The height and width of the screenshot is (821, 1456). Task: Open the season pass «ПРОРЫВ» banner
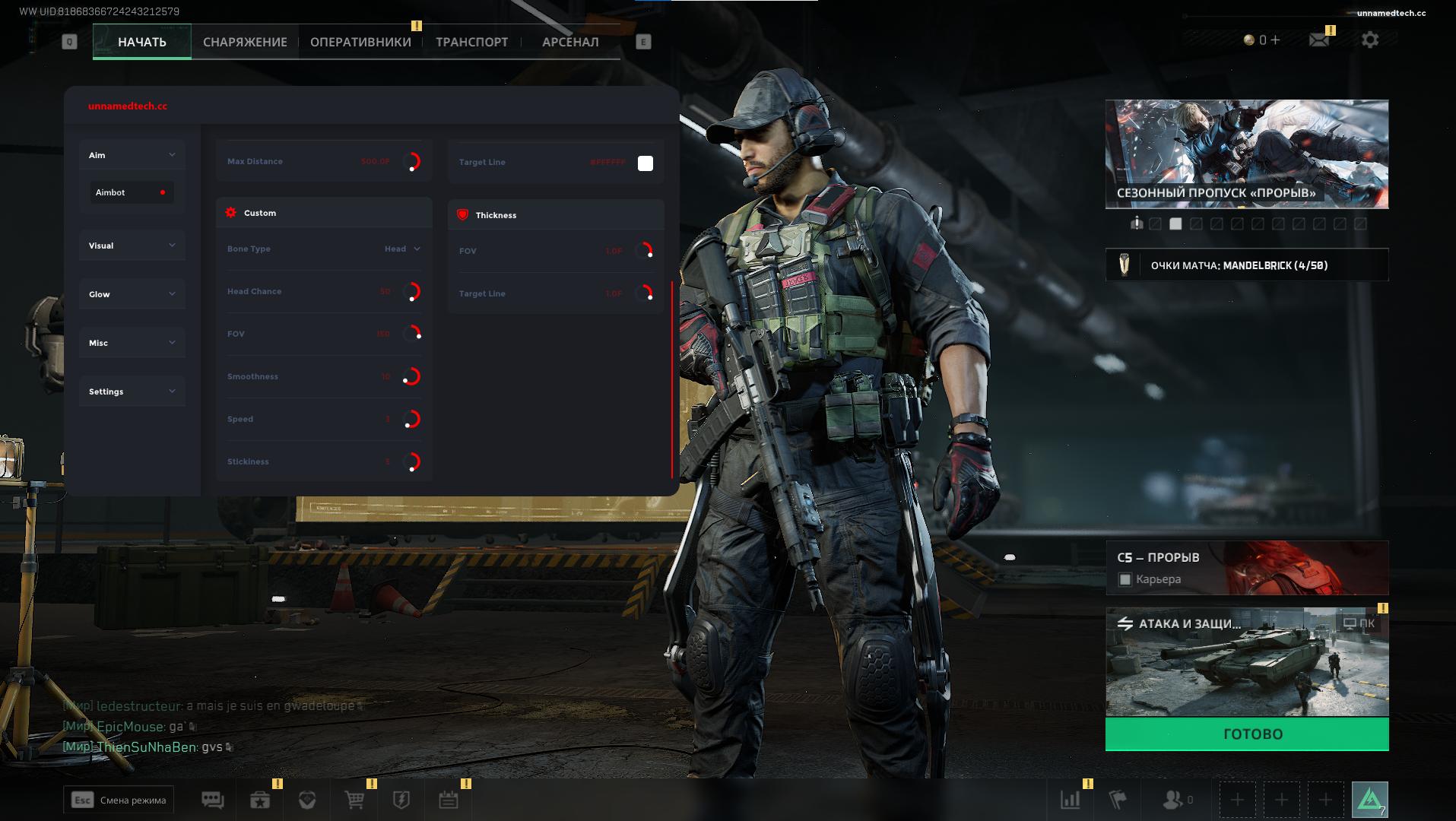click(1246, 154)
